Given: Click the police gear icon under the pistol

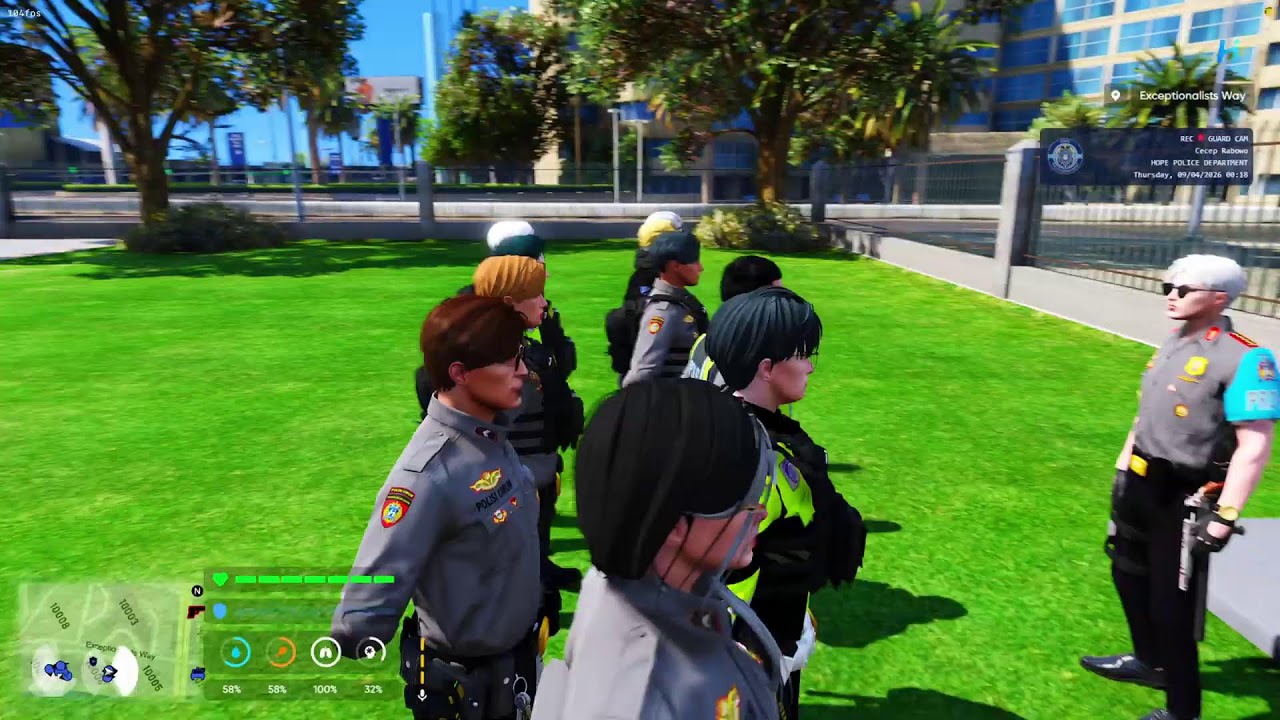Looking at the screenshot, I should pos(197,676).
